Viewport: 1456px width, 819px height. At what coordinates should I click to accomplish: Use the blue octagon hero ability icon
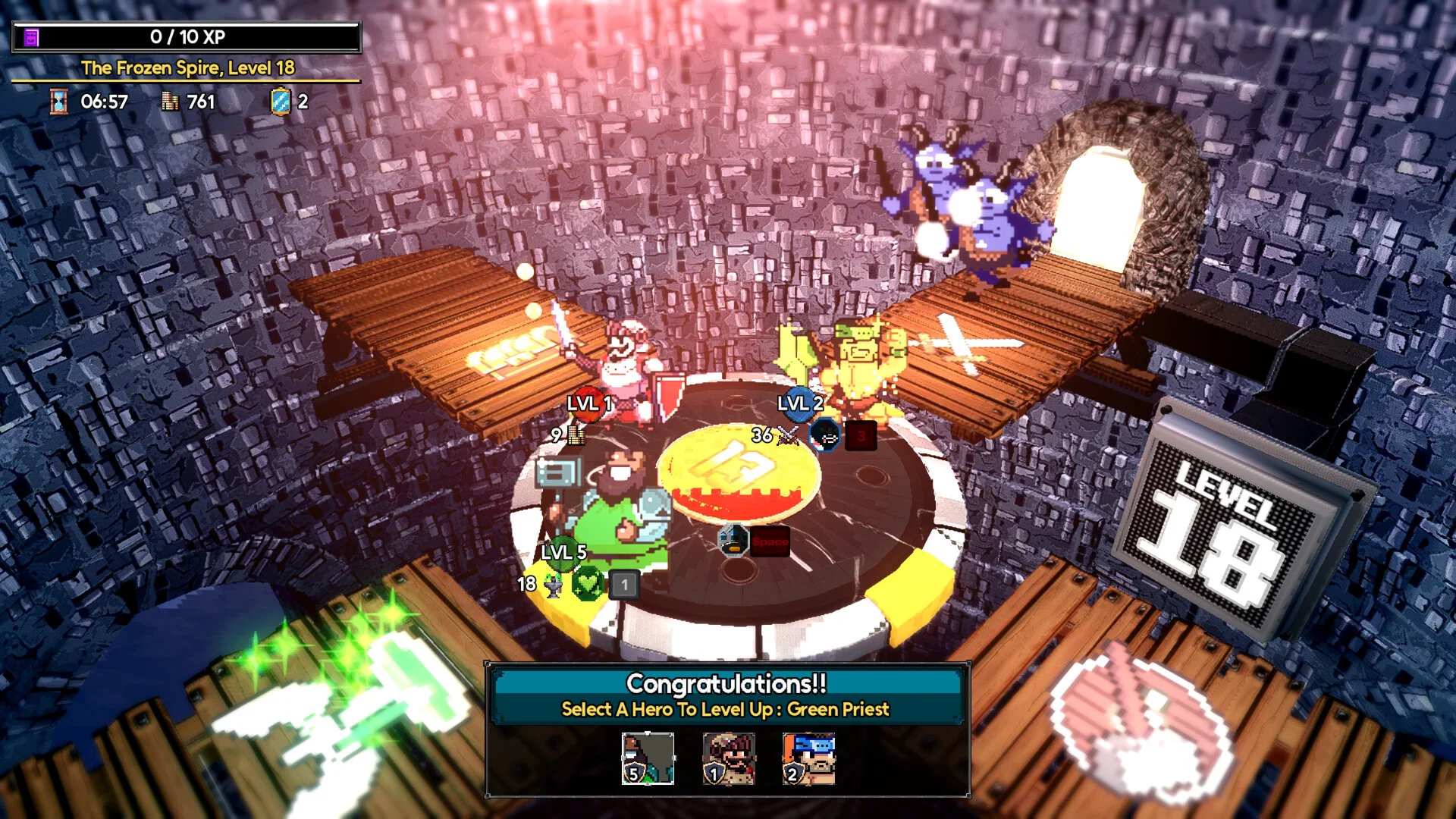(x=824, y=435)
